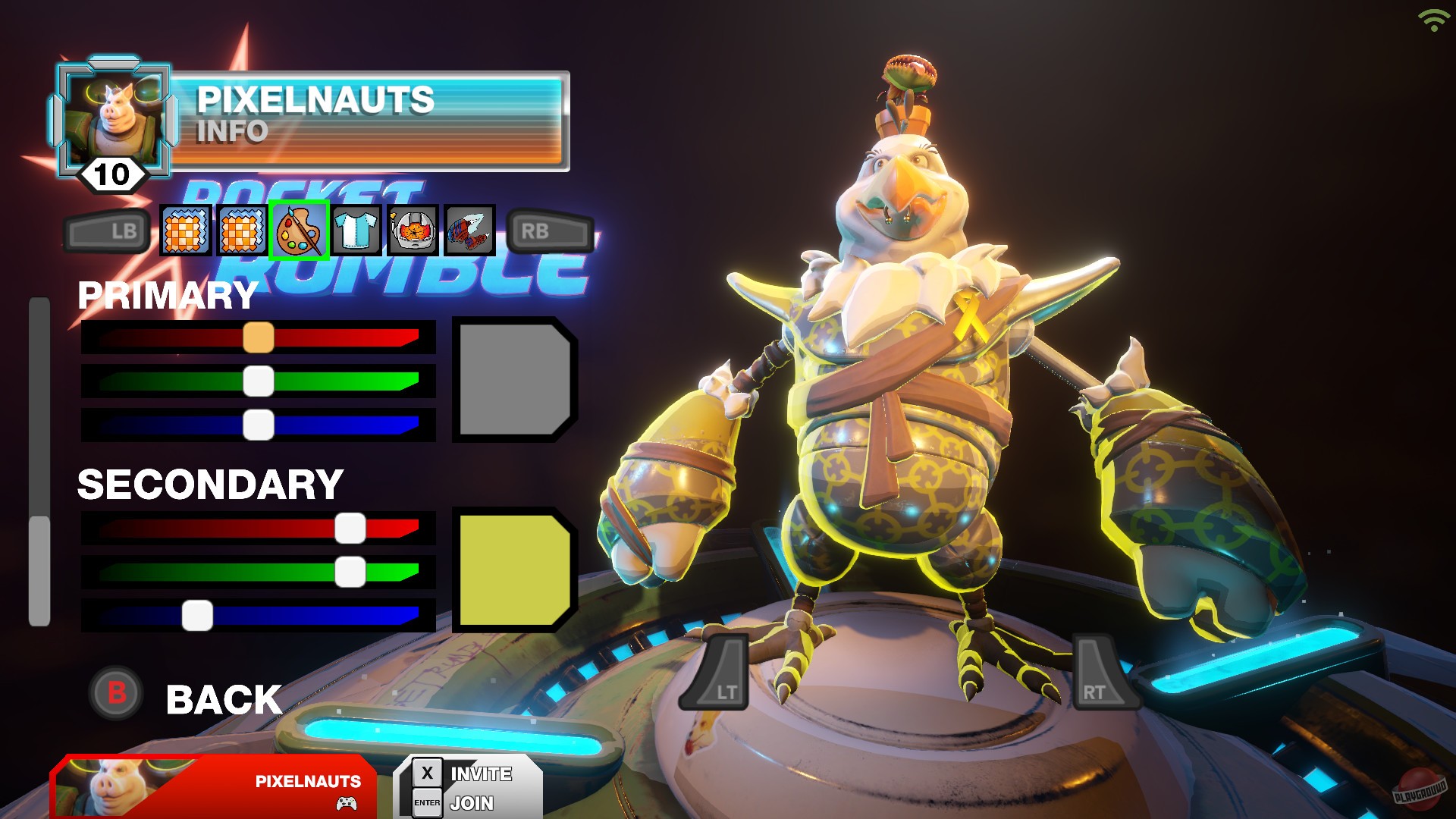Open the t-shirt outfit customization icon
Viewport: 1456px width, 819px height.
click(x=356, y=231)
